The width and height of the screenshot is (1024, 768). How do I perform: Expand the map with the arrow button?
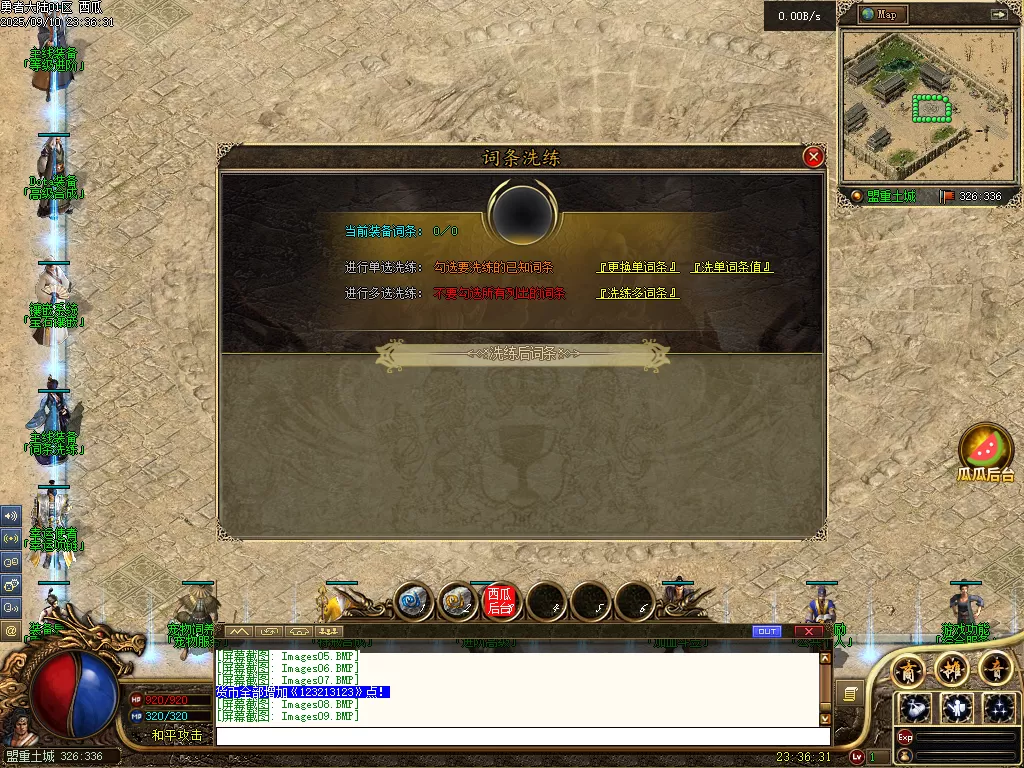click(998, 14)
